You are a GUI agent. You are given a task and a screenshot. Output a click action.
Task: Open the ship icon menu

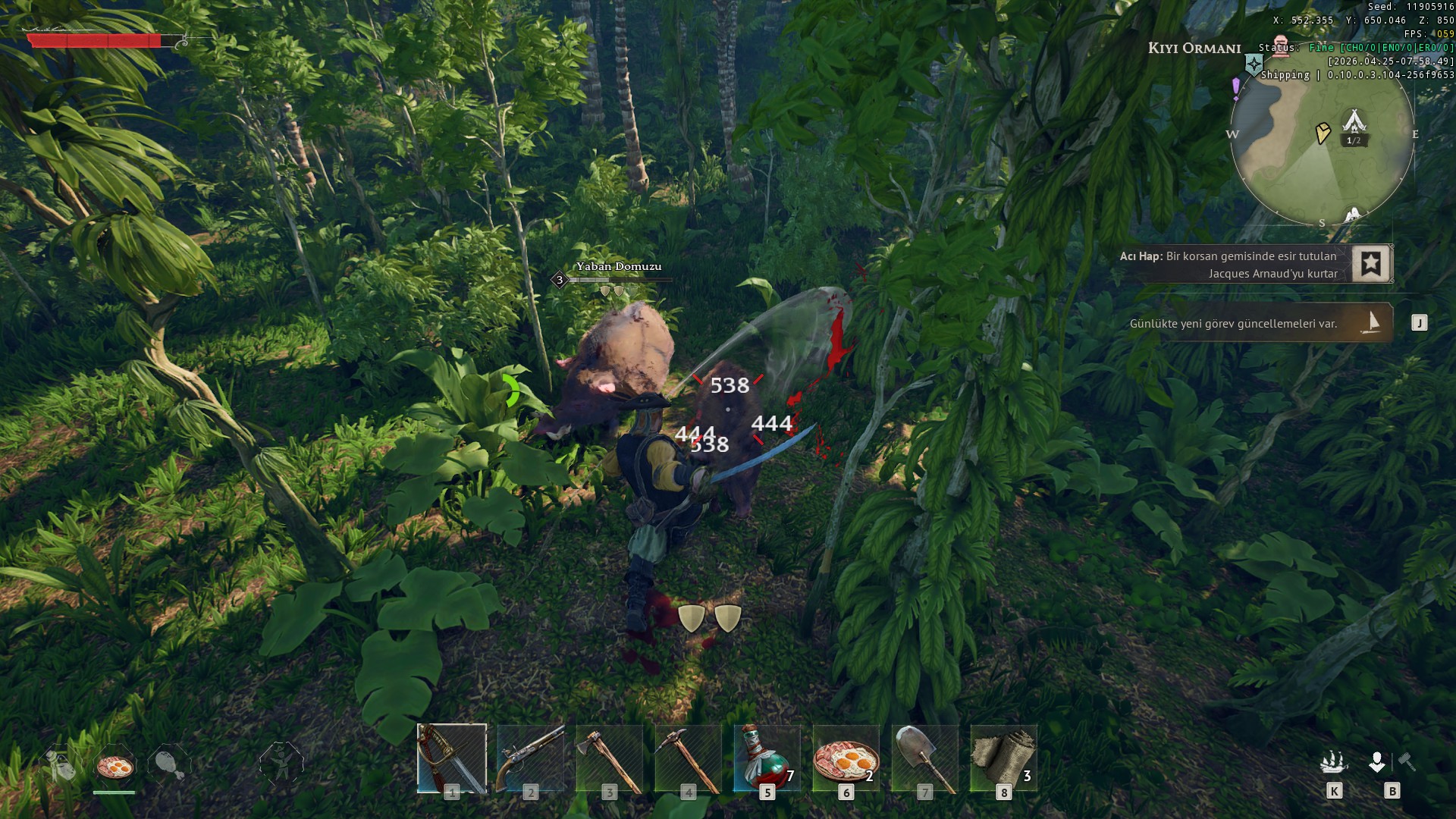tap(1333, 761)
